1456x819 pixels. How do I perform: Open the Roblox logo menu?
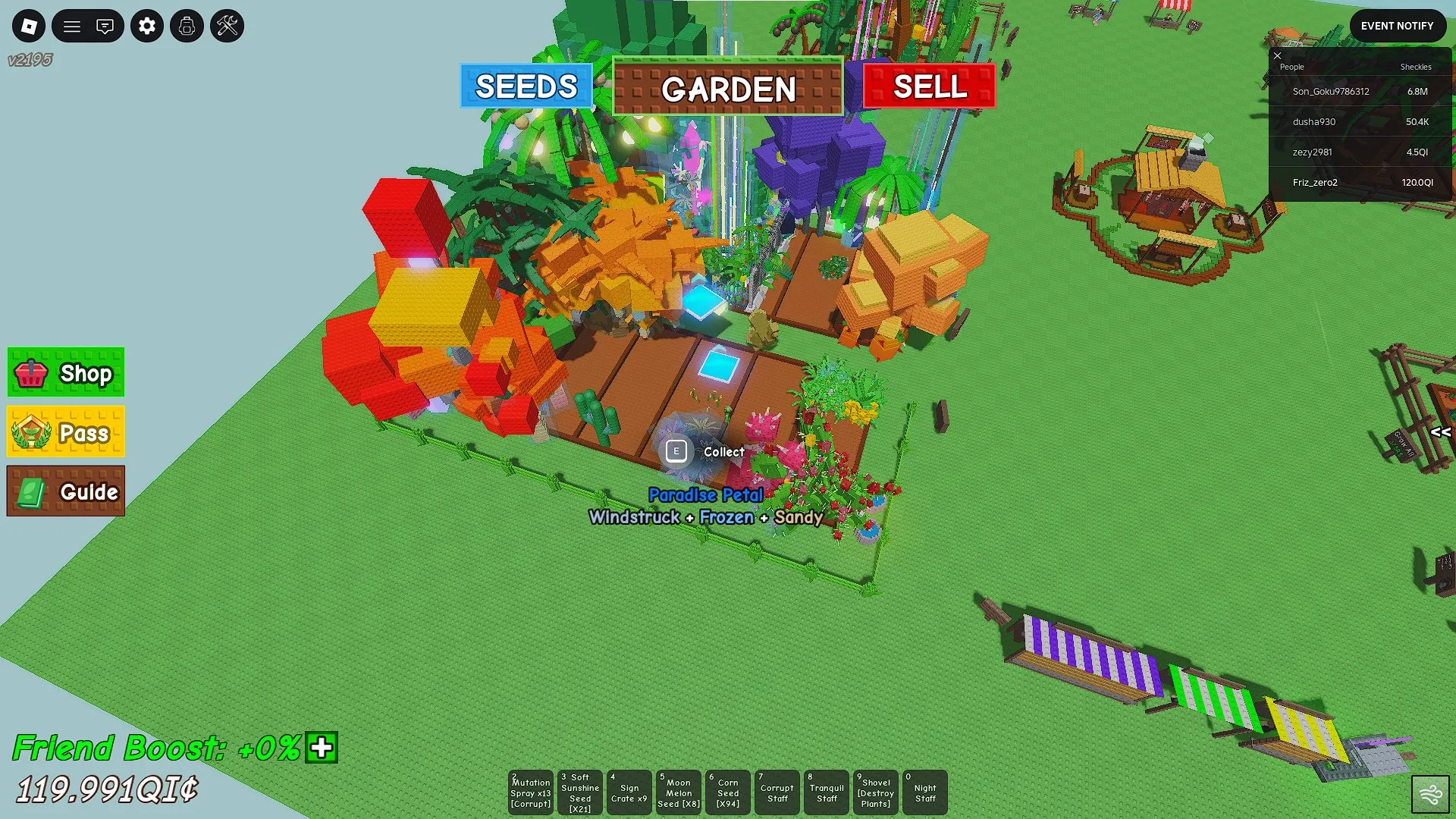click(x=28, y=26)
